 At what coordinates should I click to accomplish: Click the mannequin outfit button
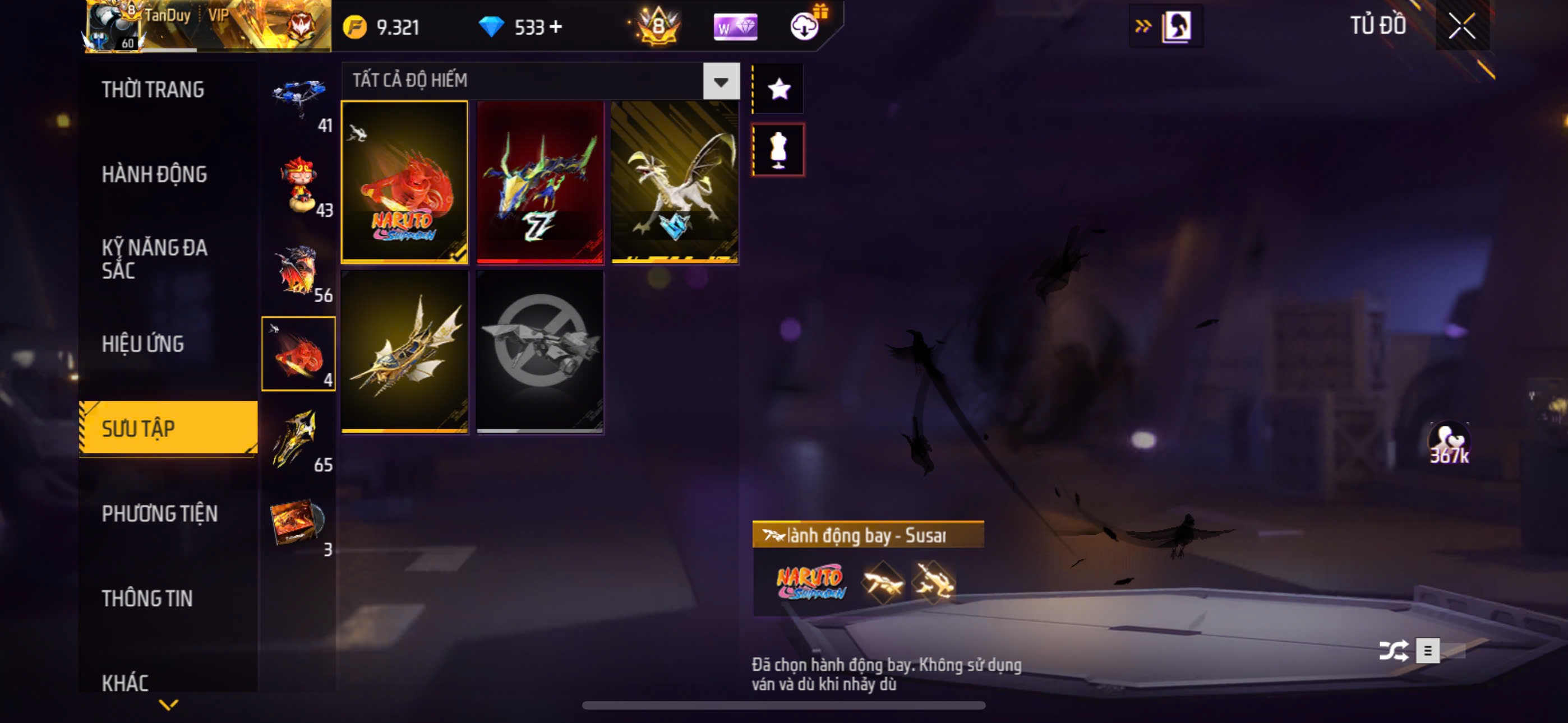(x=778, y=150)
